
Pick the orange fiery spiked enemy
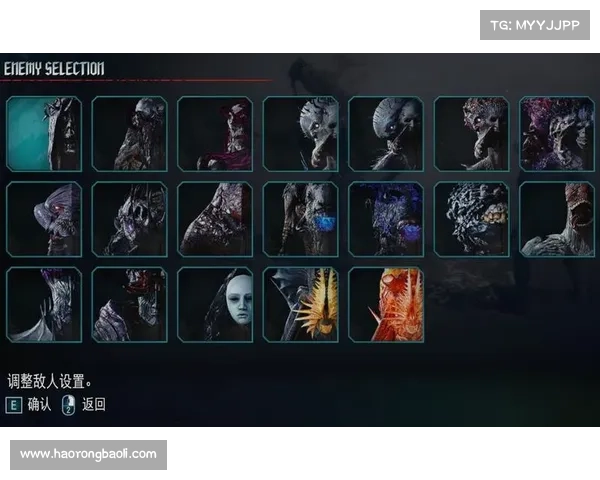(386, 304)
